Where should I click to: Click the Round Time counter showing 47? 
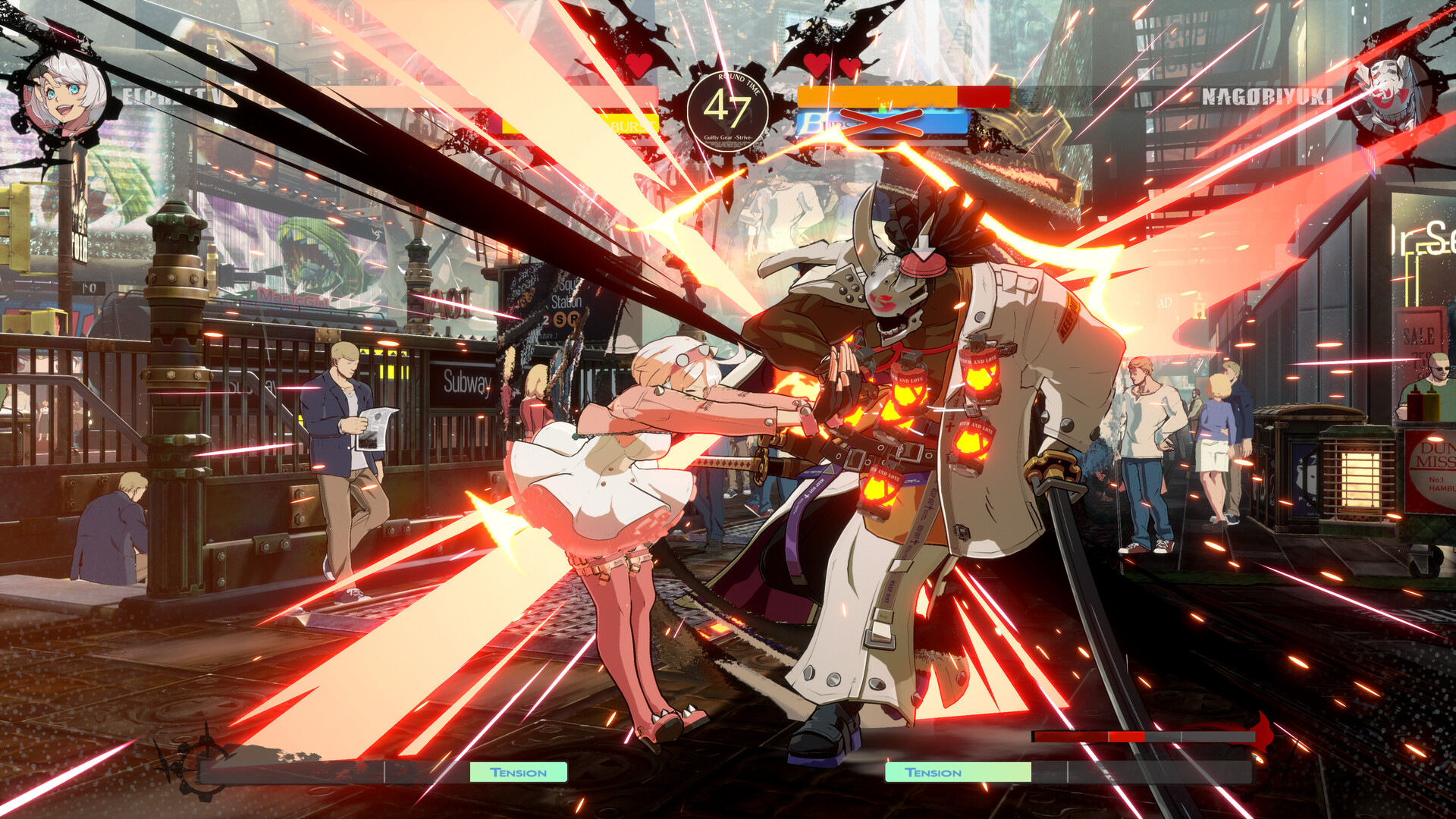[728, 110]
